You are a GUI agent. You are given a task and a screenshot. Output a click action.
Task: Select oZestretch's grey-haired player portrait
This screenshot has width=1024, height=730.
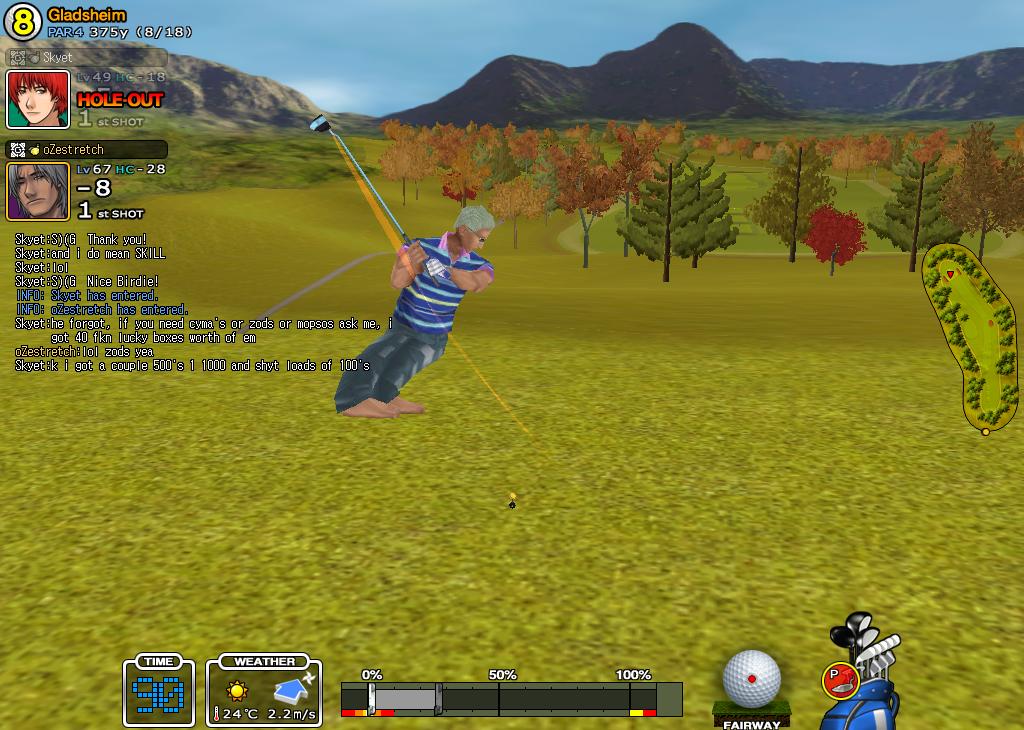point(38,191)
